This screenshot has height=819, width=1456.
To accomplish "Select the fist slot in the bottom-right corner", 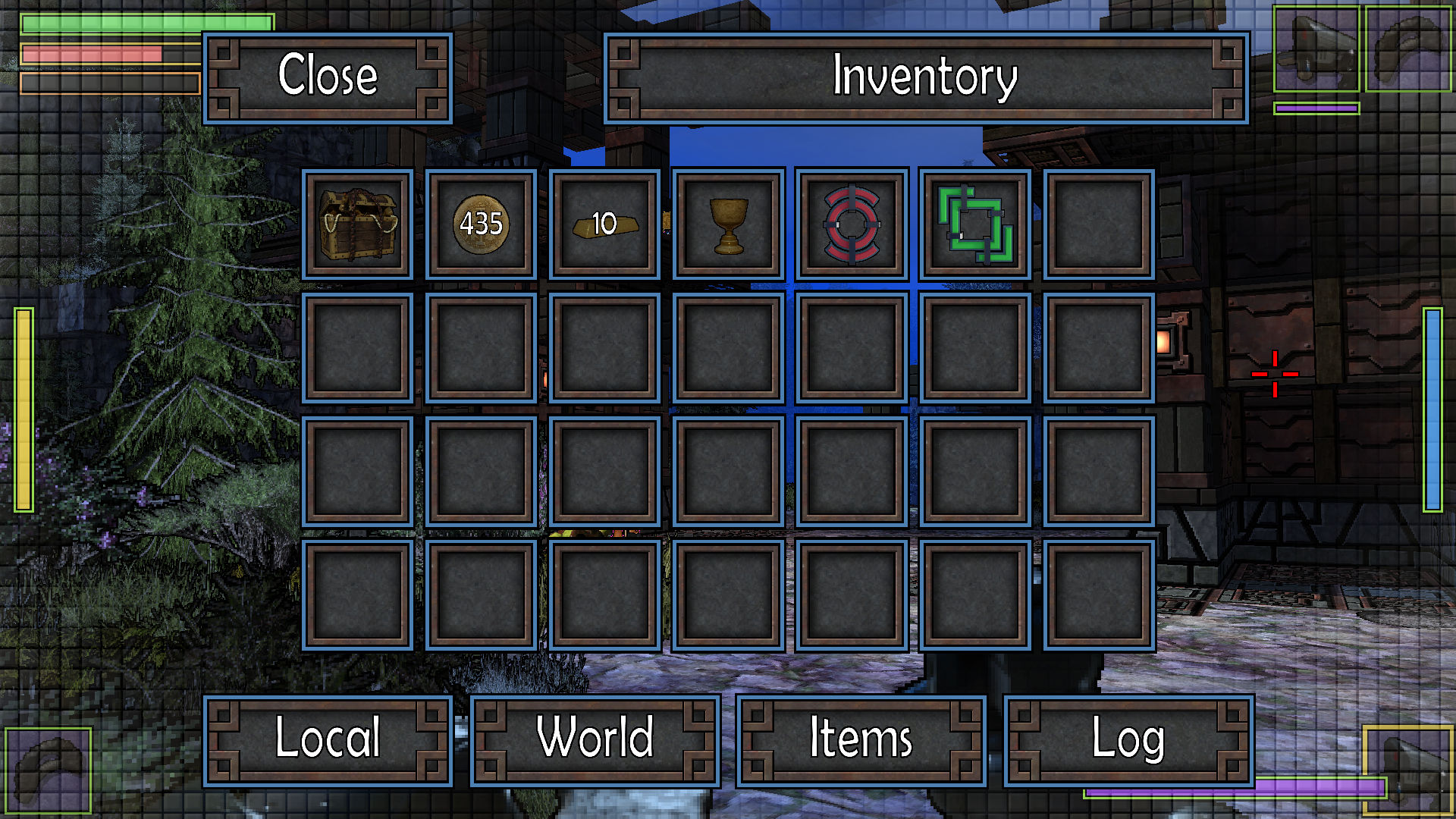I will point(1409,772).
